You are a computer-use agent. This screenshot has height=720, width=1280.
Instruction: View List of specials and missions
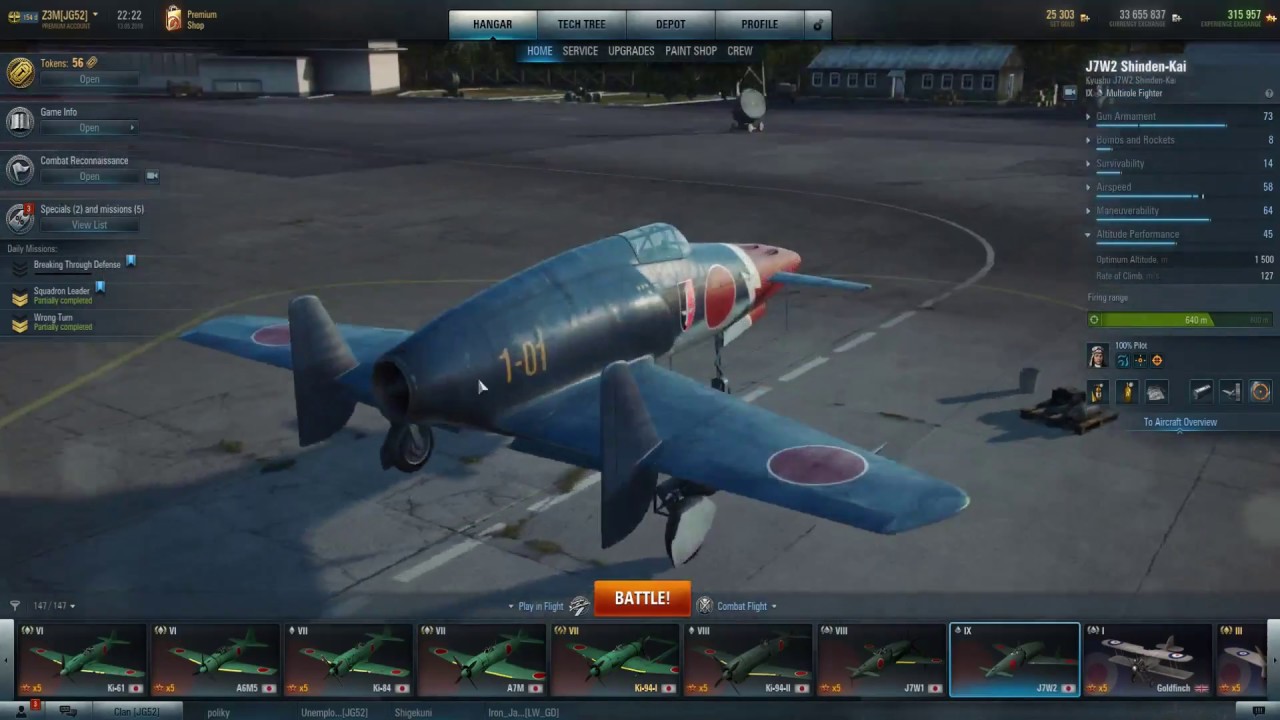coord(89,225)
